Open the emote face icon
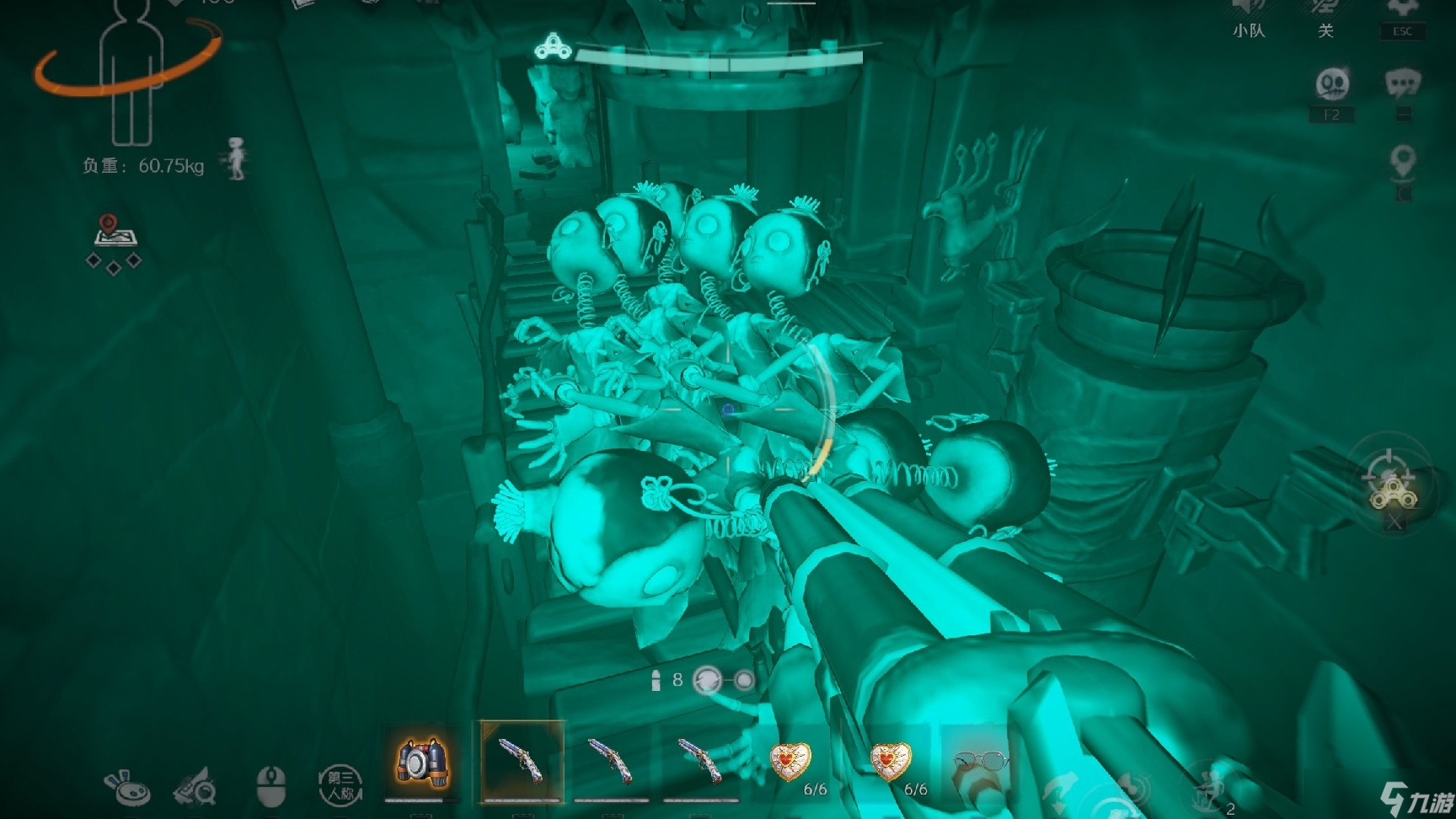1456x819 pixels. (x=1331, y=85)
